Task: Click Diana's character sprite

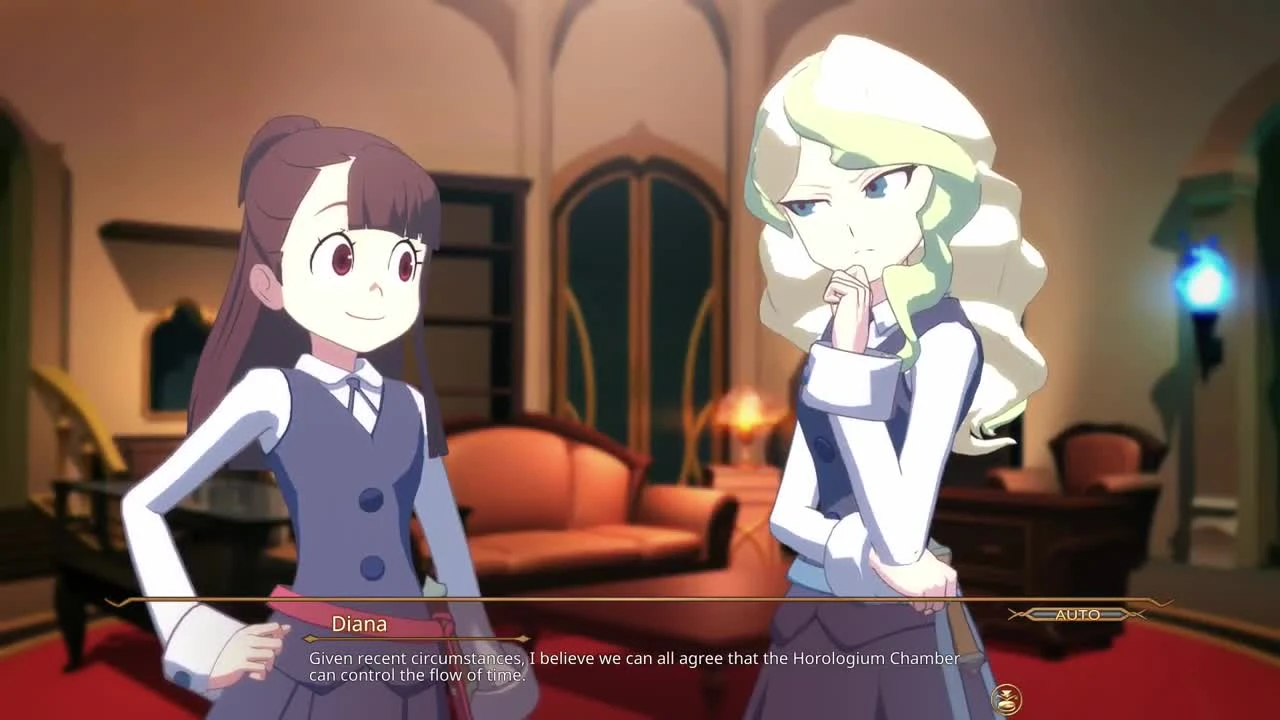Action: coord(880,350)
